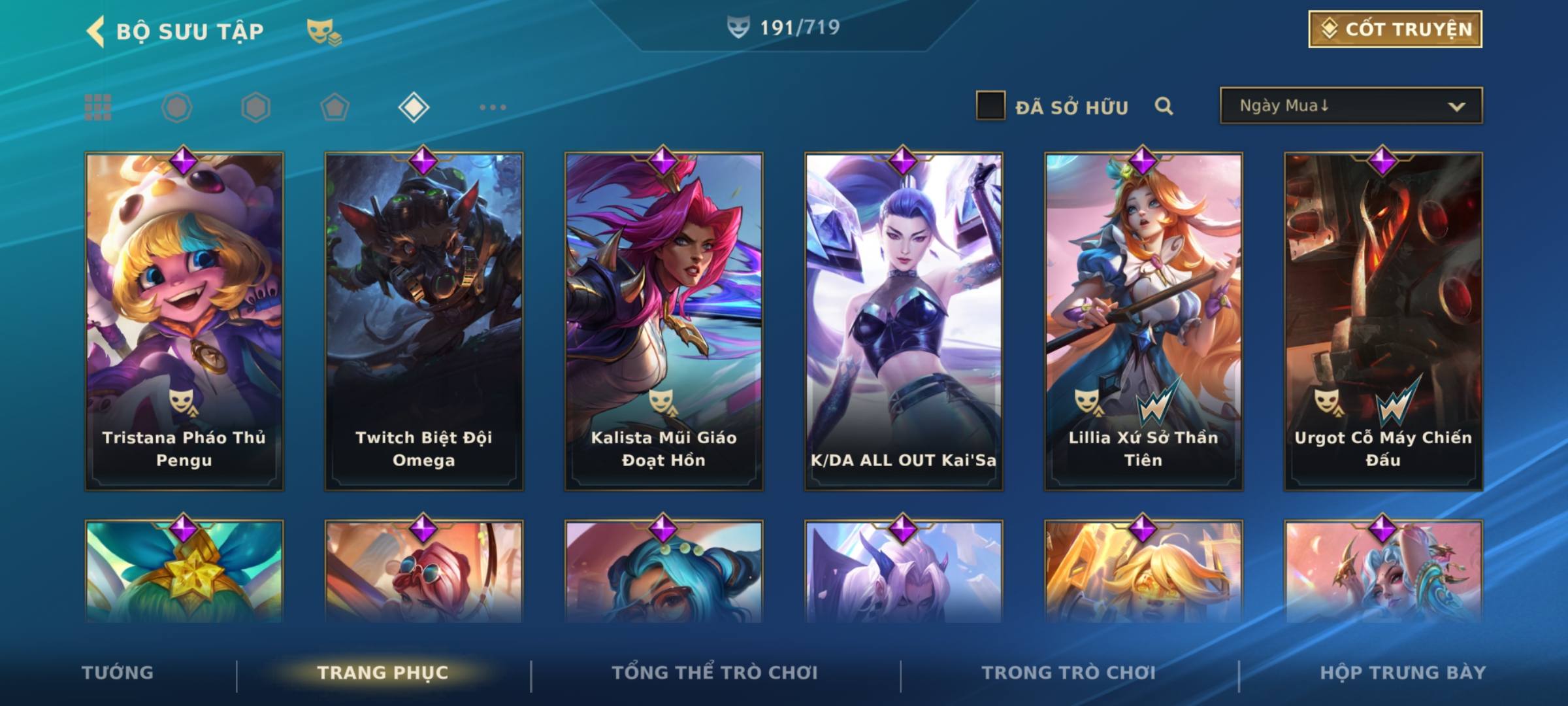
Task: Open the three-dots more filters
Action: 493,107
